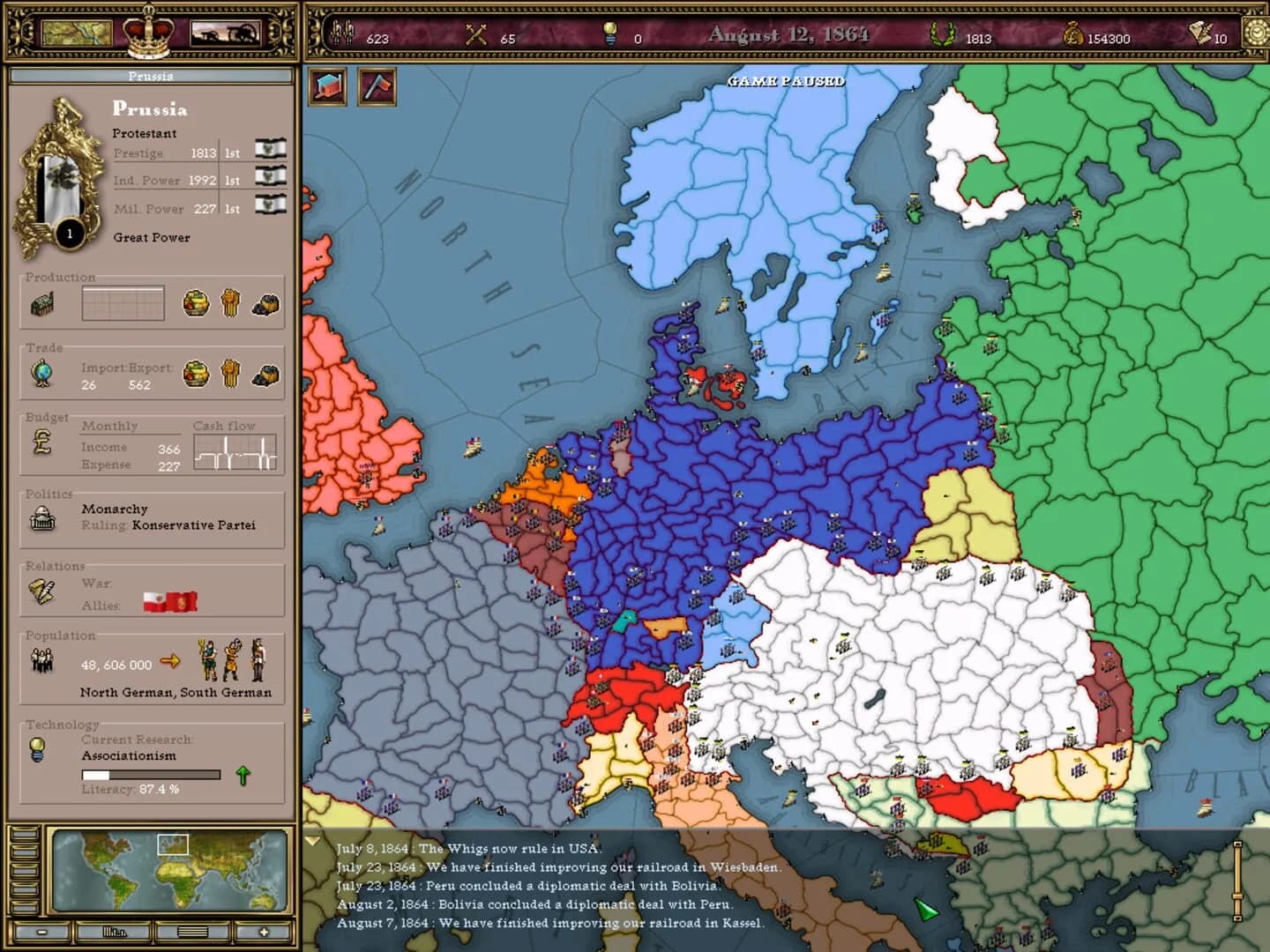Screen dimensions: 1270x952
Task: Switch map mode with the topmost button beside minimap
Action: coord(25,836)
